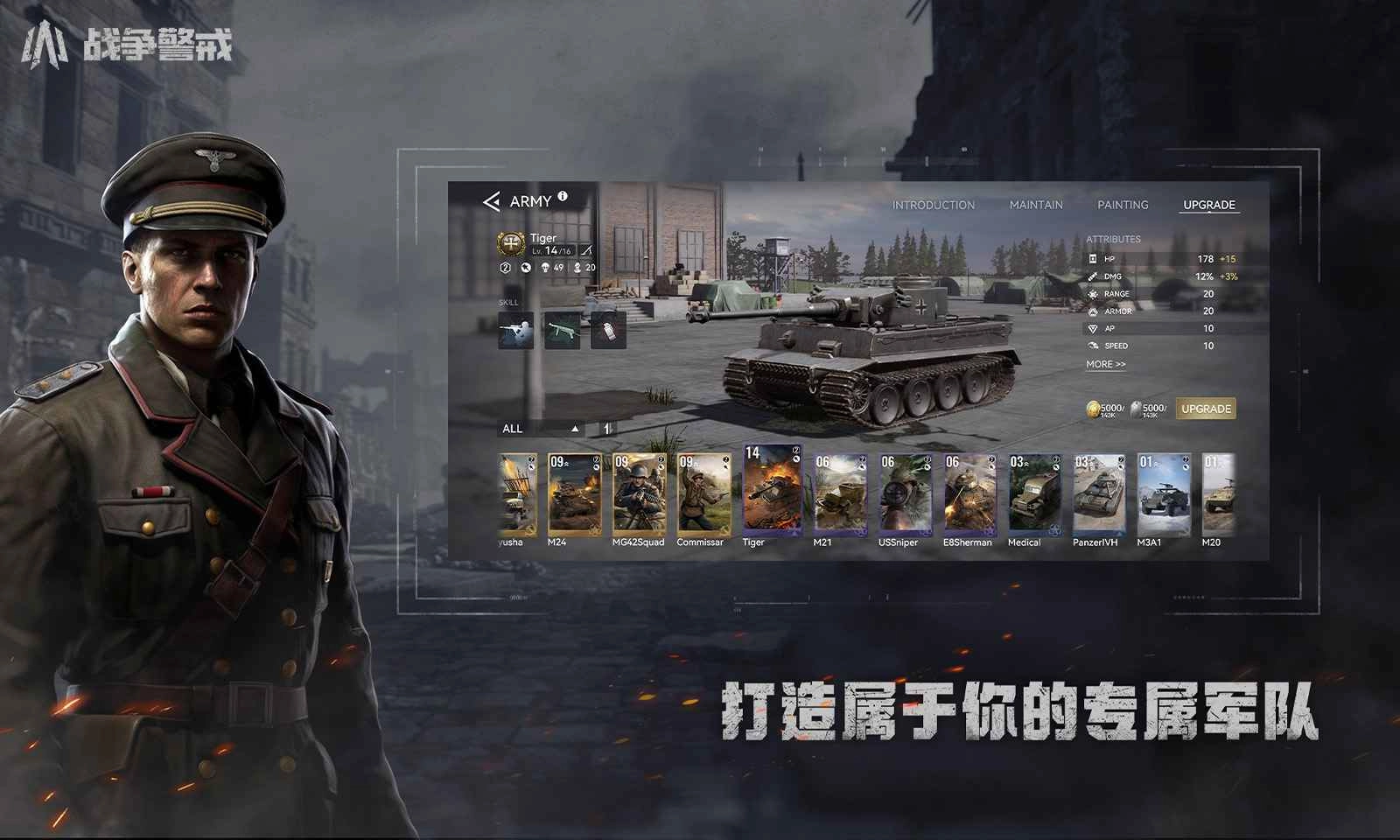Click the silver wing 5000/143K currency icon
Screen dimensions: 1400x840
pyautogui.click(x=1135, y=409)
